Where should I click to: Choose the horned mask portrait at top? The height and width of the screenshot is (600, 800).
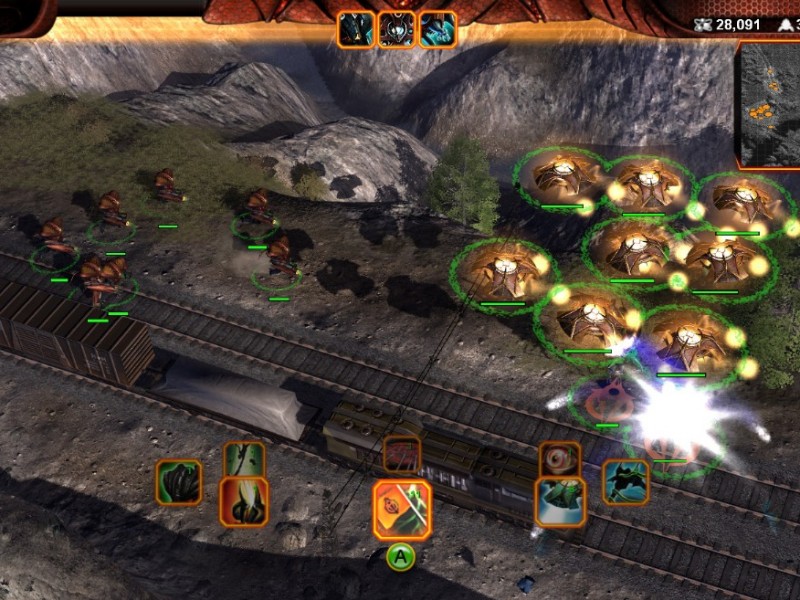pyautogui.click(x=397, y=29)
